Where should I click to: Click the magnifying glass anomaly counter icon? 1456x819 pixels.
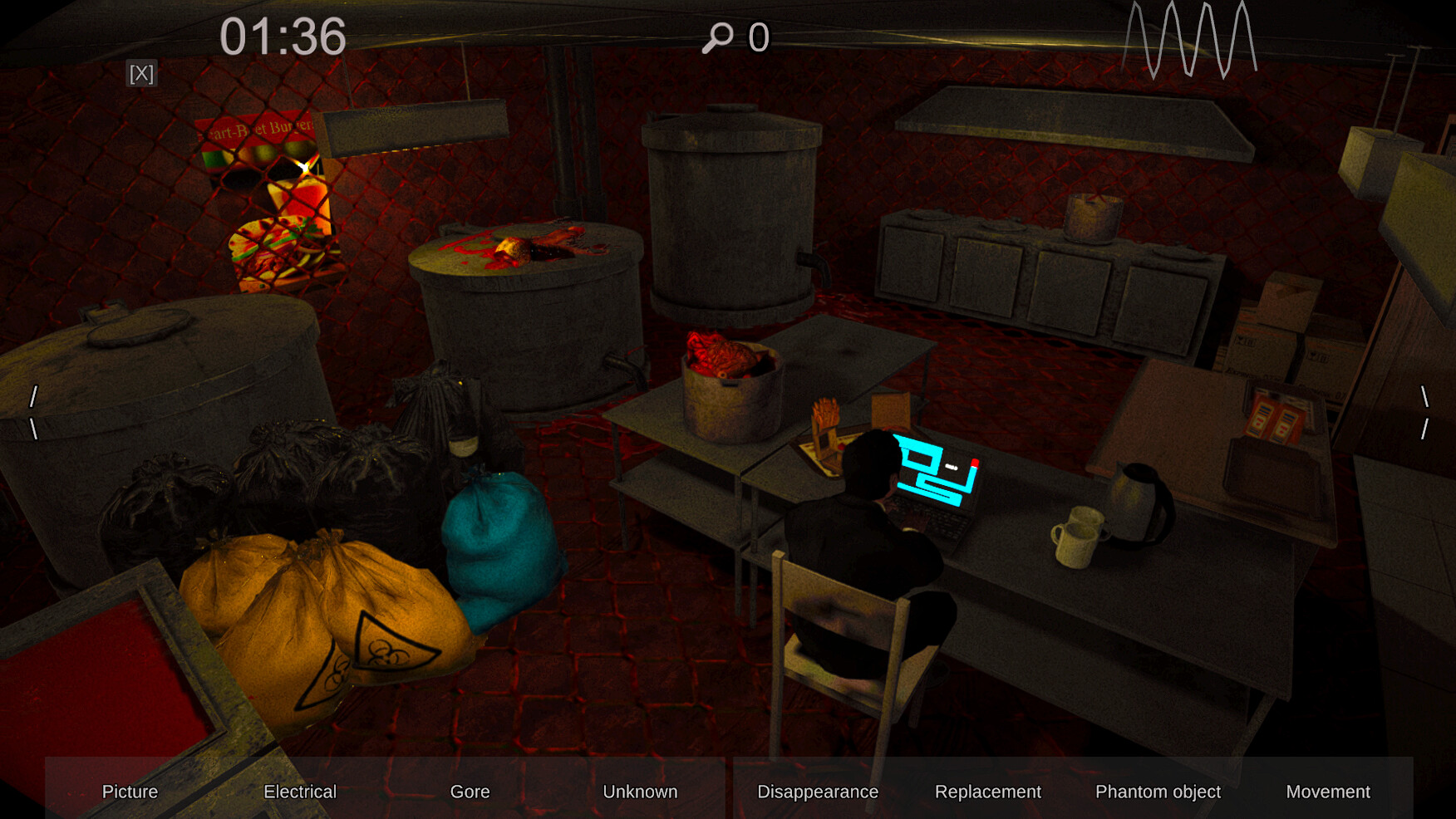(718, 37)
